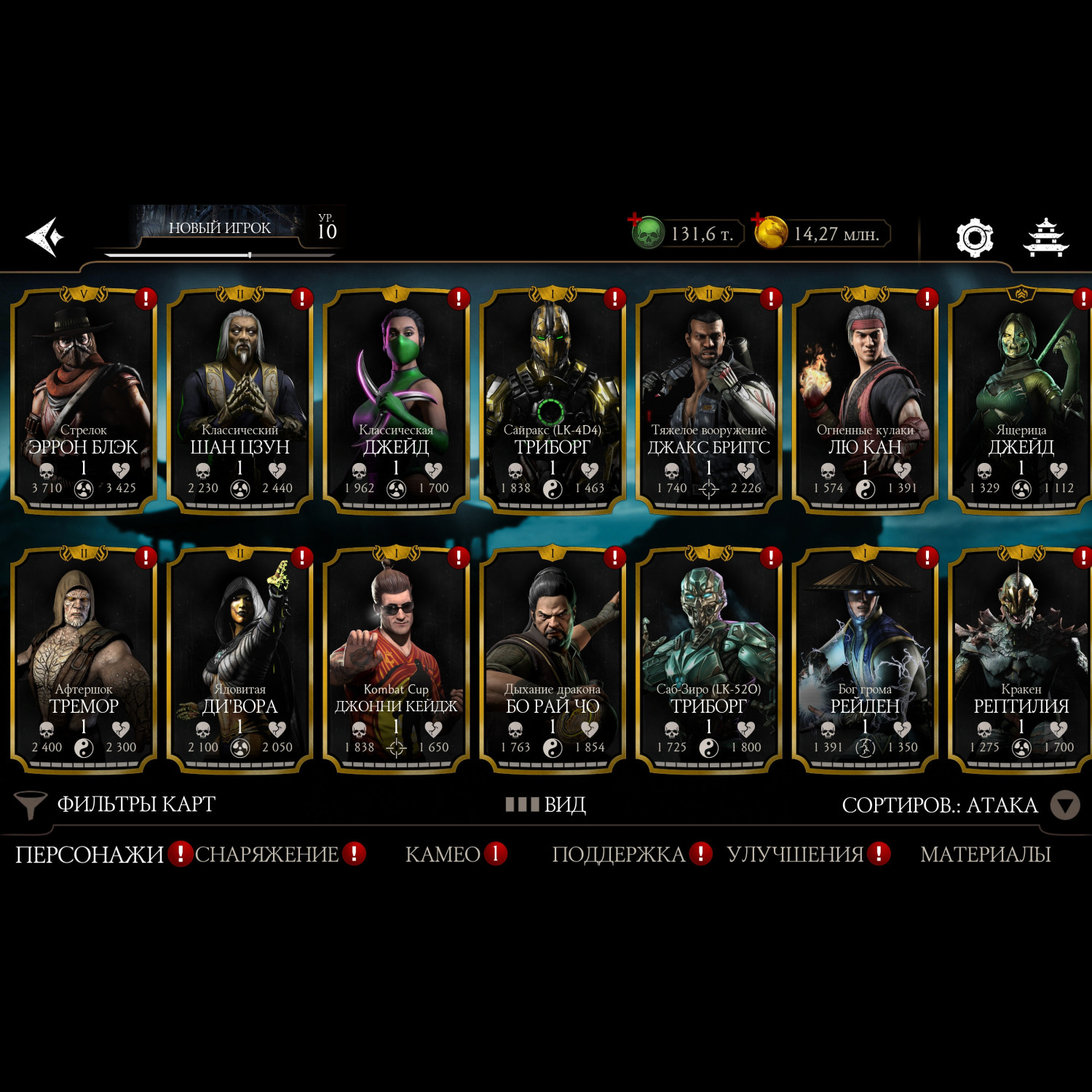Open the Джакс Бриггс card

point(708,400)
